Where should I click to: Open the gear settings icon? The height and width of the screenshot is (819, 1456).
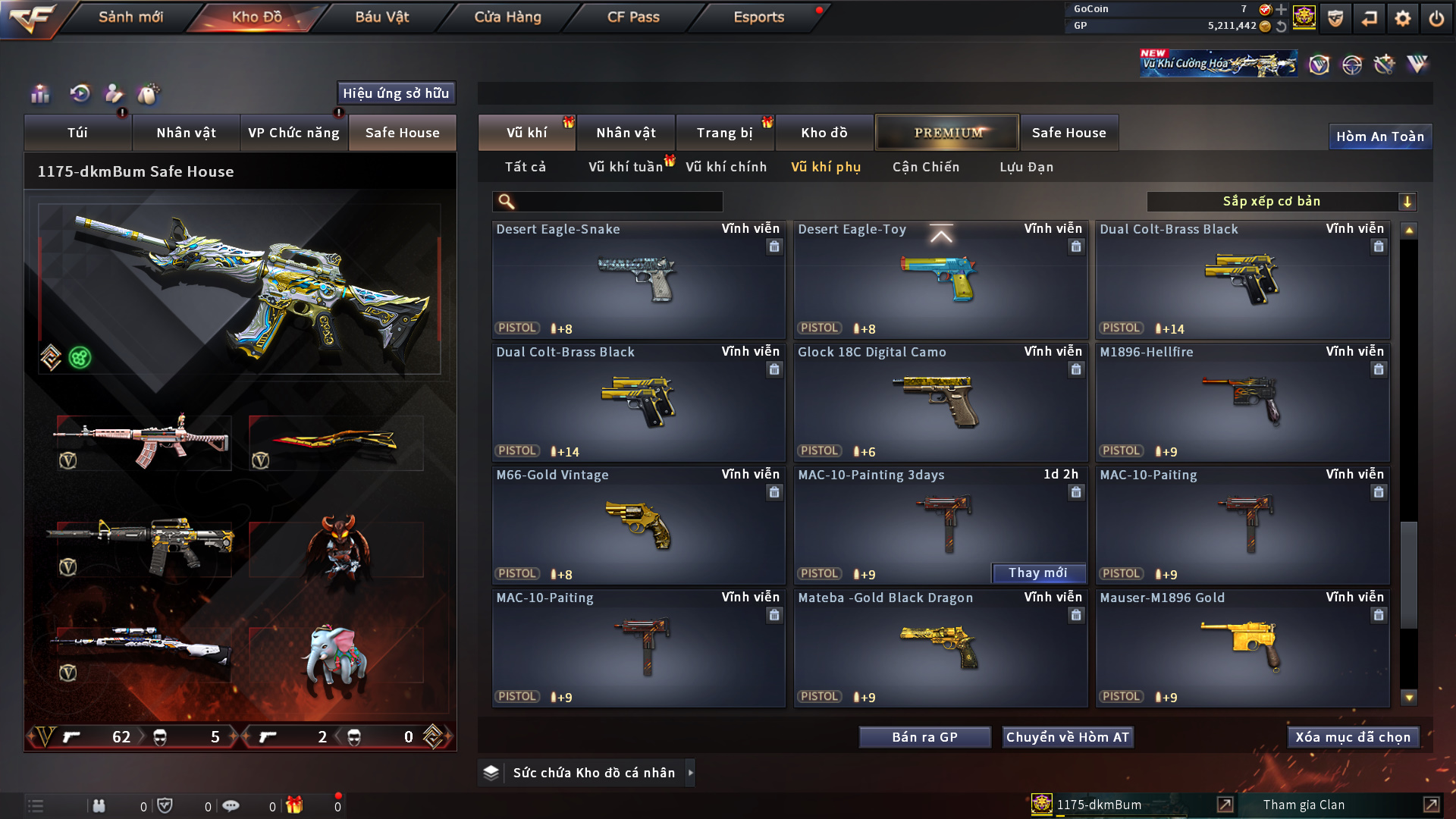[x=1402, y=18]
